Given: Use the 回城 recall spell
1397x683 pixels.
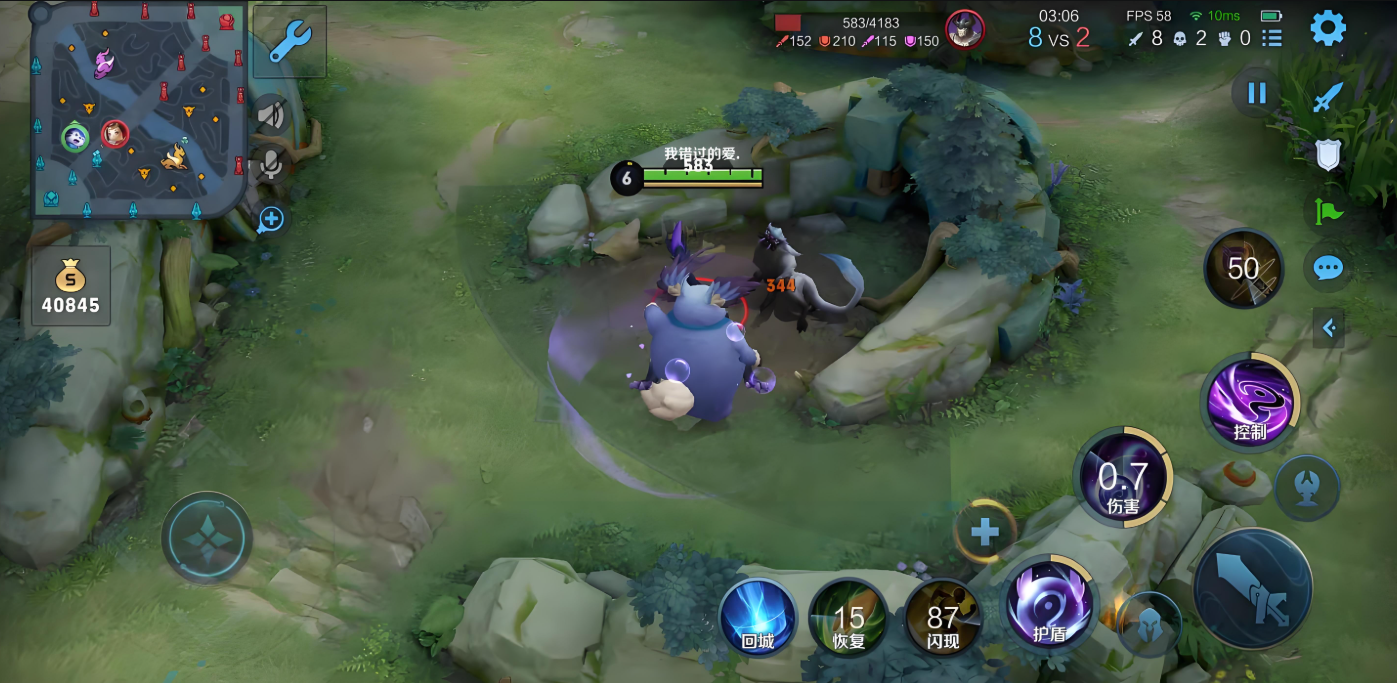Looking at the screenshot, I should coord(758,617).
